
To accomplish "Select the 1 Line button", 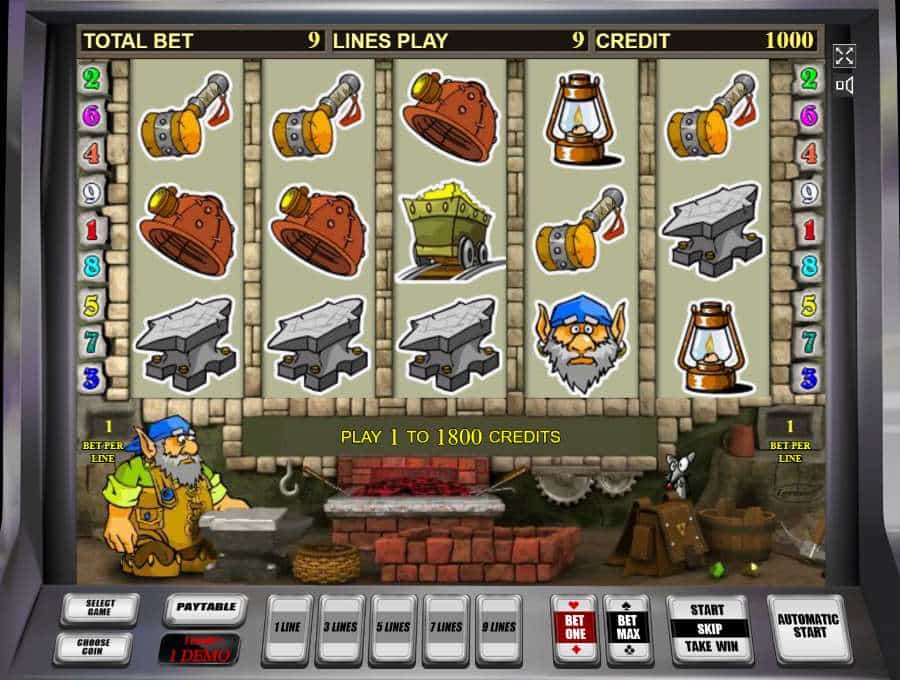I will point(285,629).
